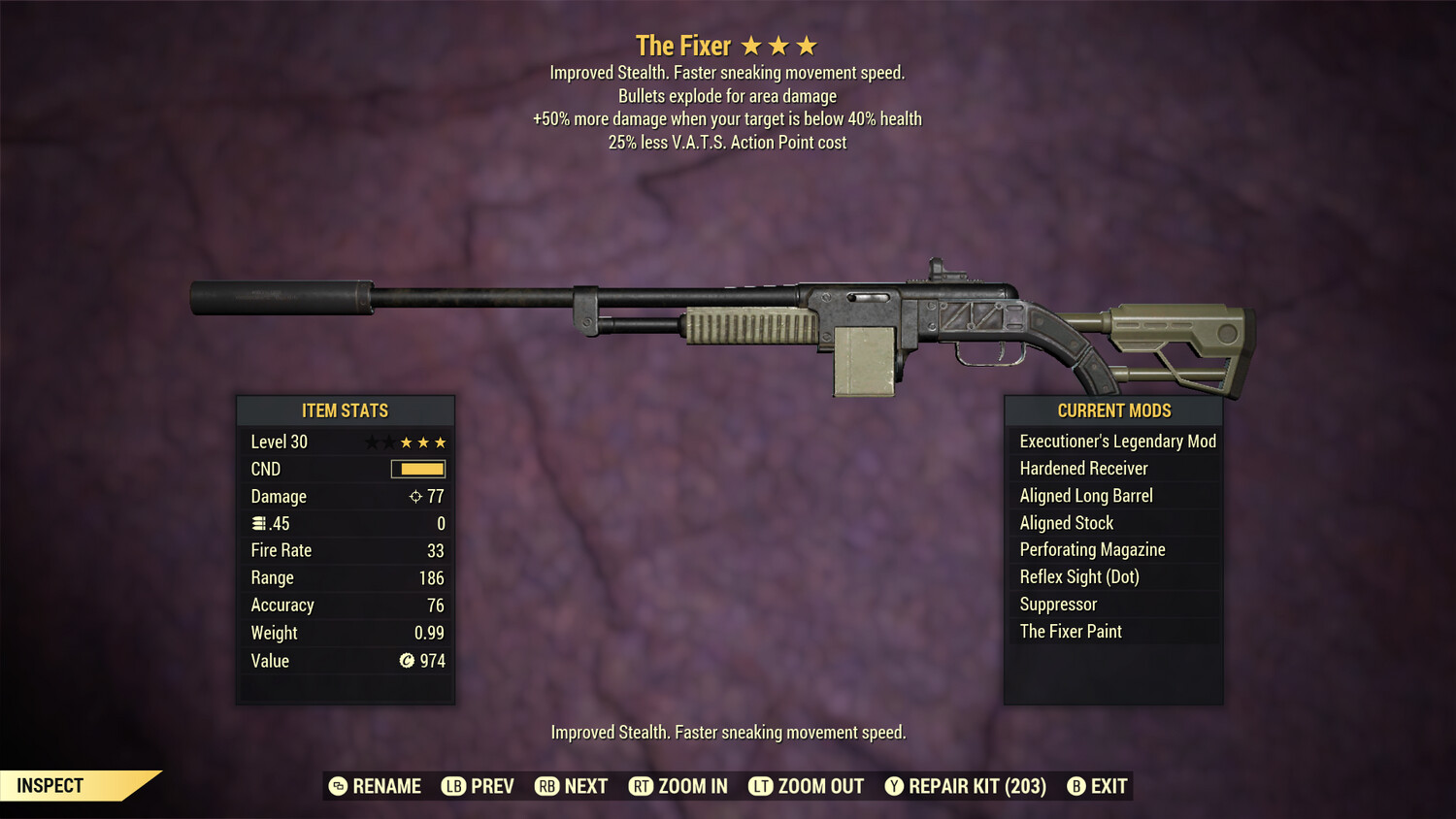Click the X Rename controller icon
The image size is (1456, 819).
[338, 786]
